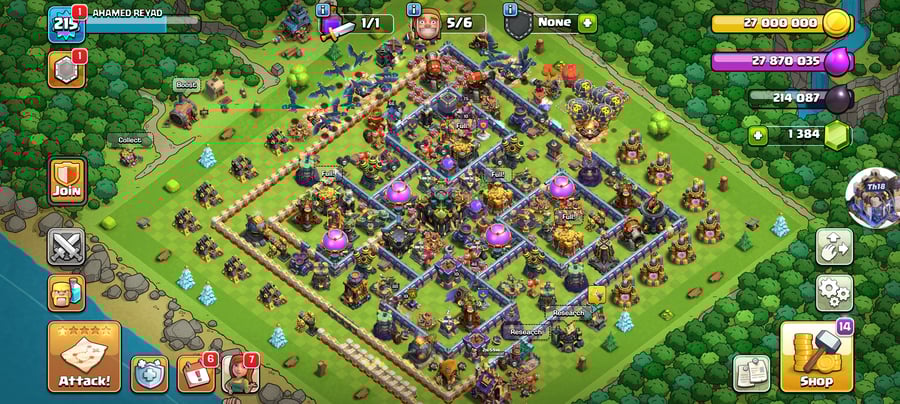Open the calendar events button
900x404 pixels.
coord(196,373)
